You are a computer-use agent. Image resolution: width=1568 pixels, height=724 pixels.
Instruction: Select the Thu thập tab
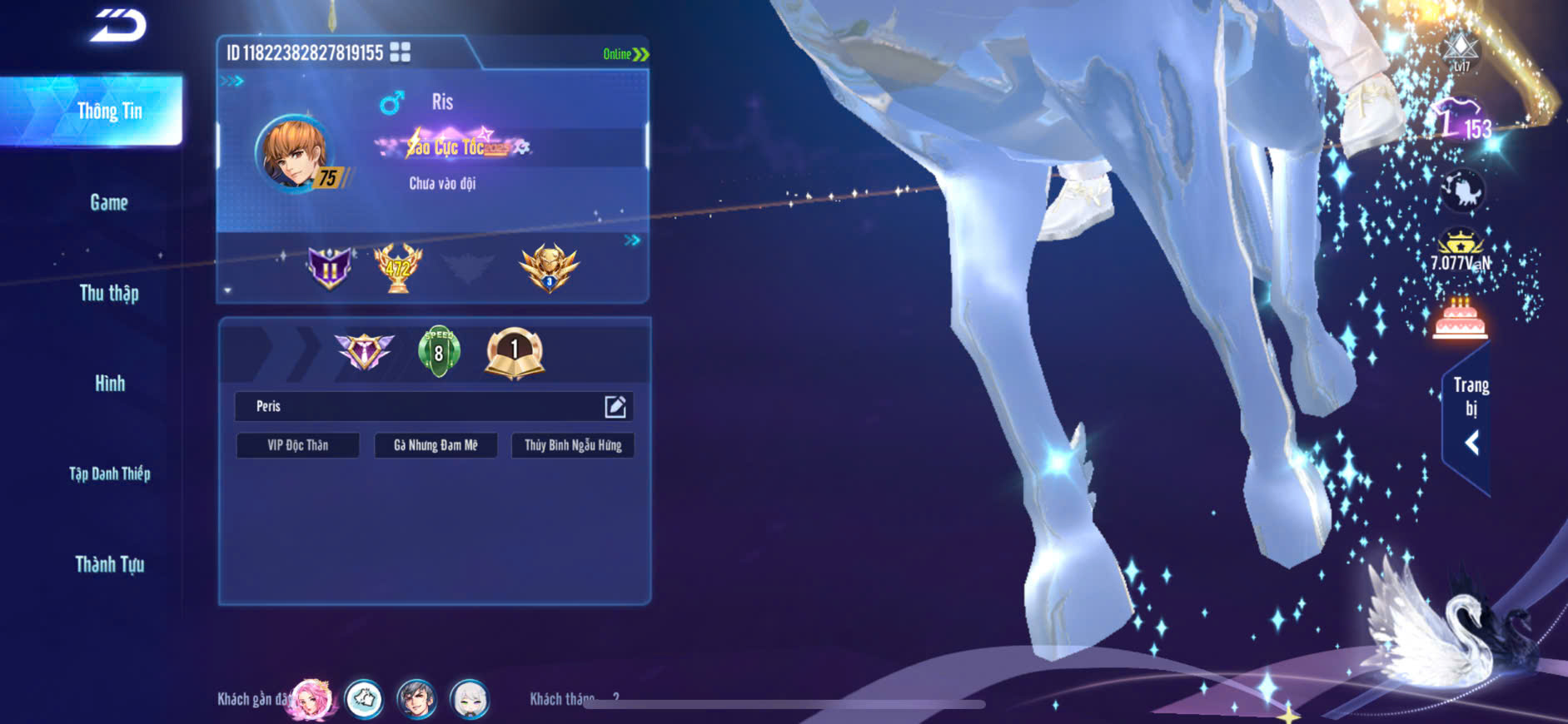click(109, 293)
